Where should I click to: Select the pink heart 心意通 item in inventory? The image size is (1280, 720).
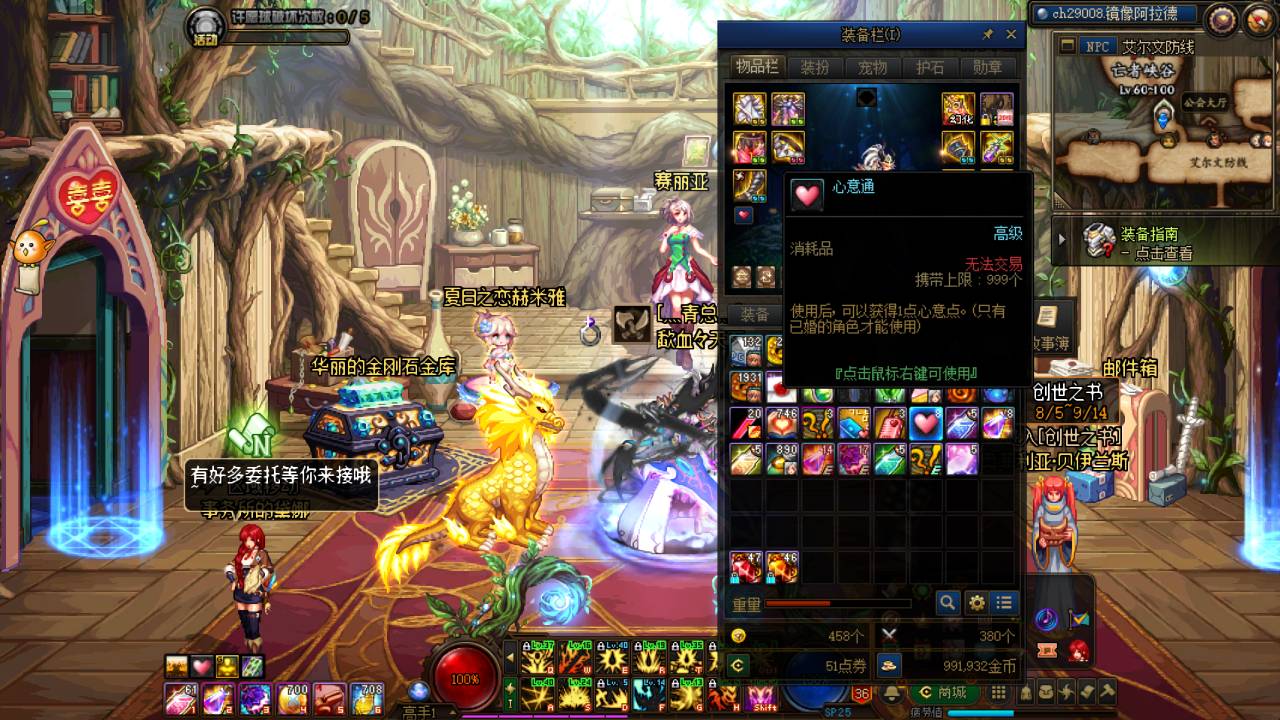click(925, 423)
